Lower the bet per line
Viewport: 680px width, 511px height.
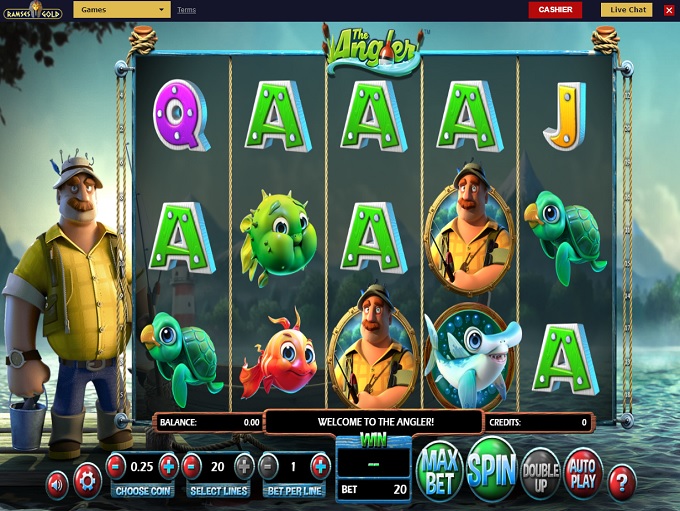[268, 466]
